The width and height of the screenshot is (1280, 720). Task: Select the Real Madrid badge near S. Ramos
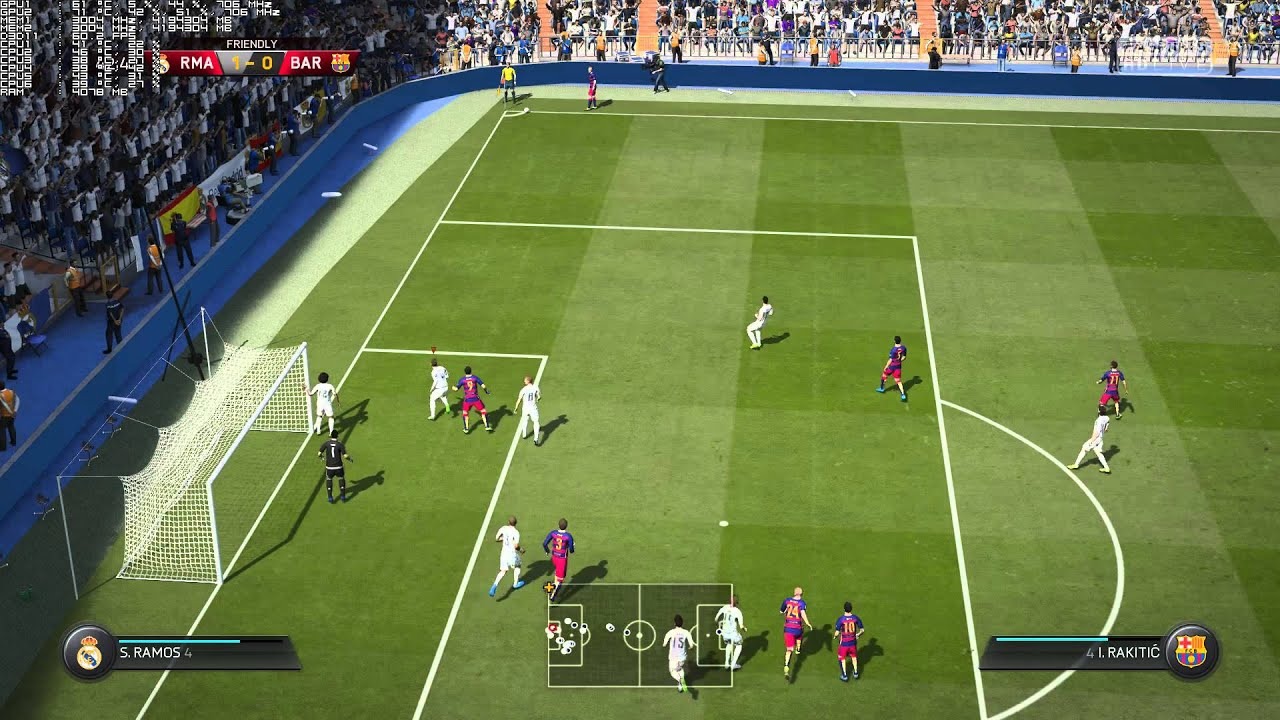(91, 650)
